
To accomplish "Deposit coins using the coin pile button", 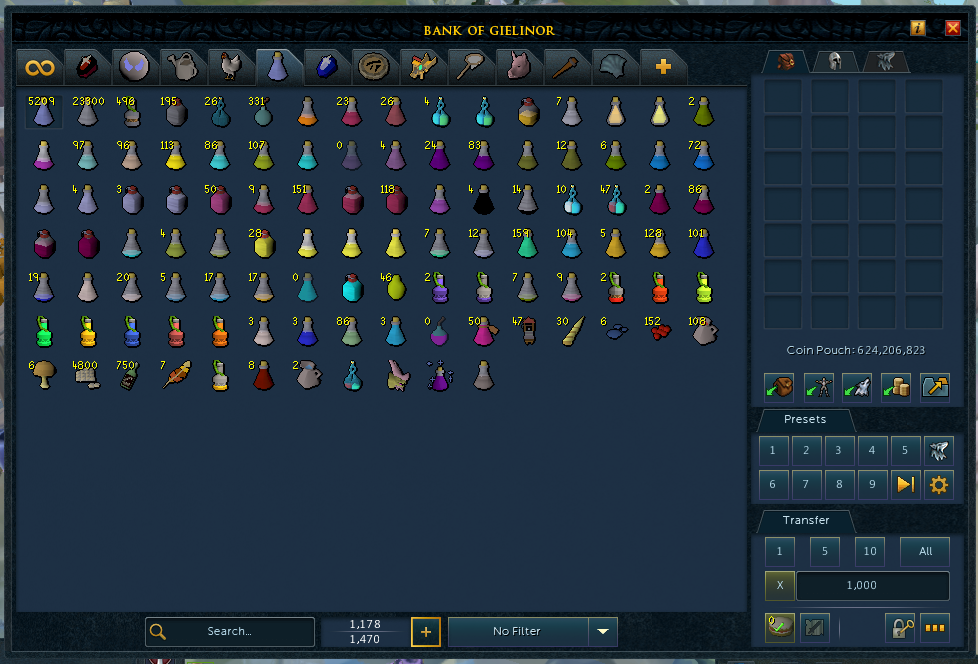I will pos(895,386).
